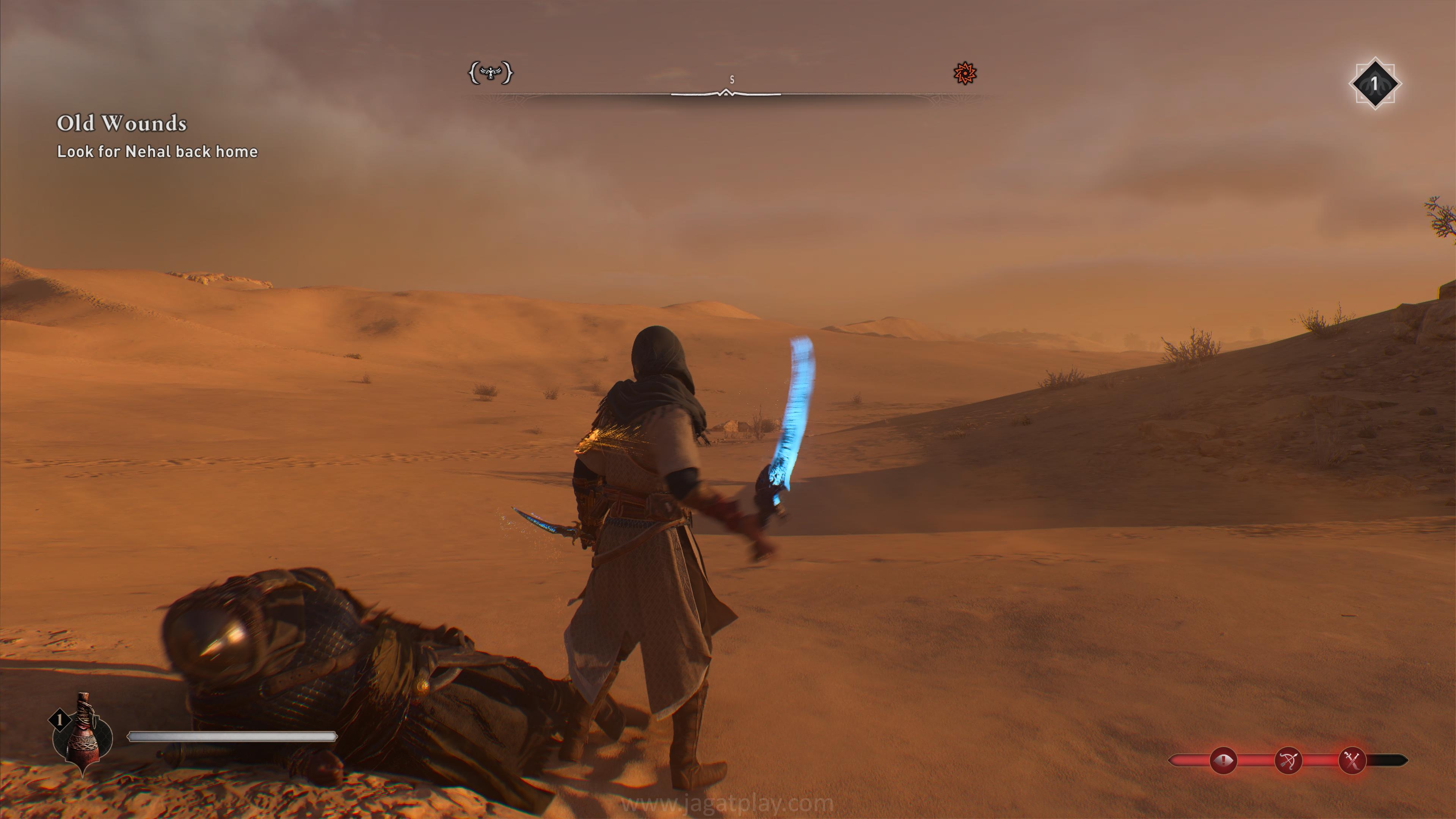This screenshot has height=819, width=1456.
Task: Click the crossed swords notoriety icon
Action: (1352, 760)
